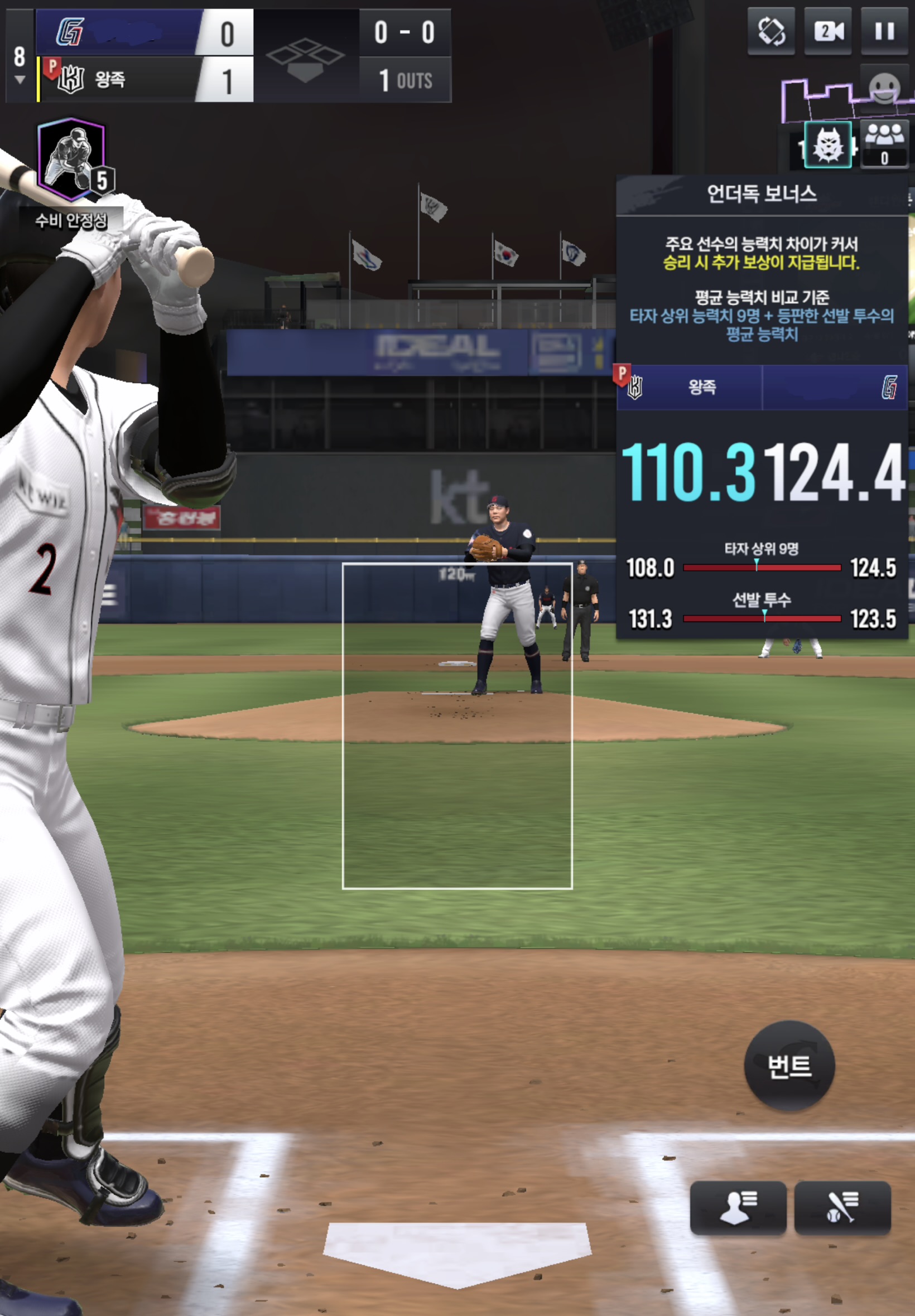
Task: Open the player lineup list button
Action: point(738,1207)
